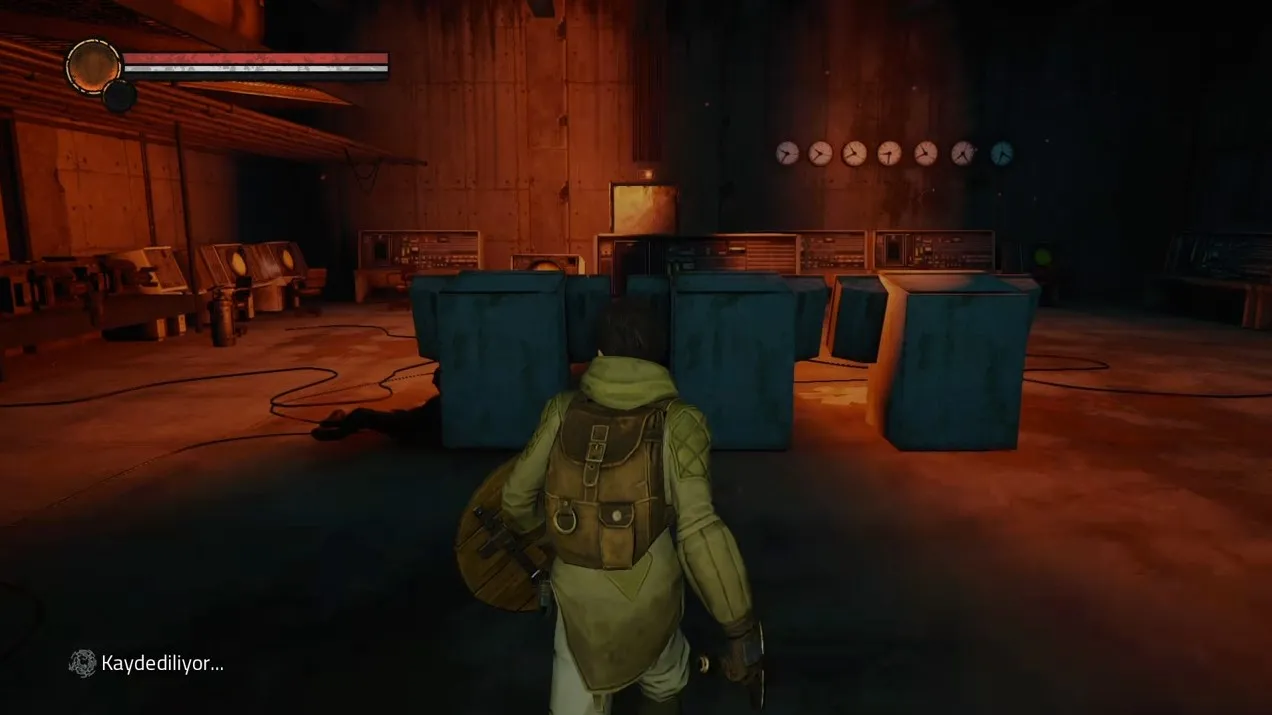Click the round orange emblem beside the health bar
1272x715 pixels.
[x=92, y=66]
